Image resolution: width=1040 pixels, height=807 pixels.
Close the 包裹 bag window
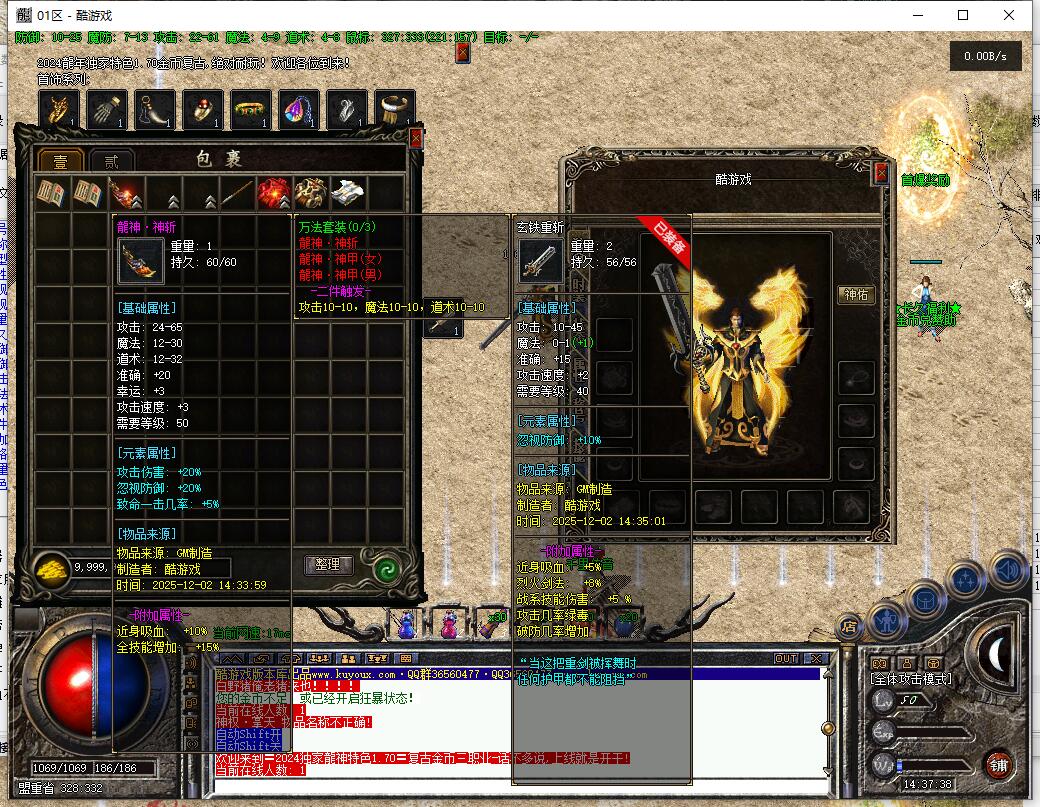[x=416, y=138]
